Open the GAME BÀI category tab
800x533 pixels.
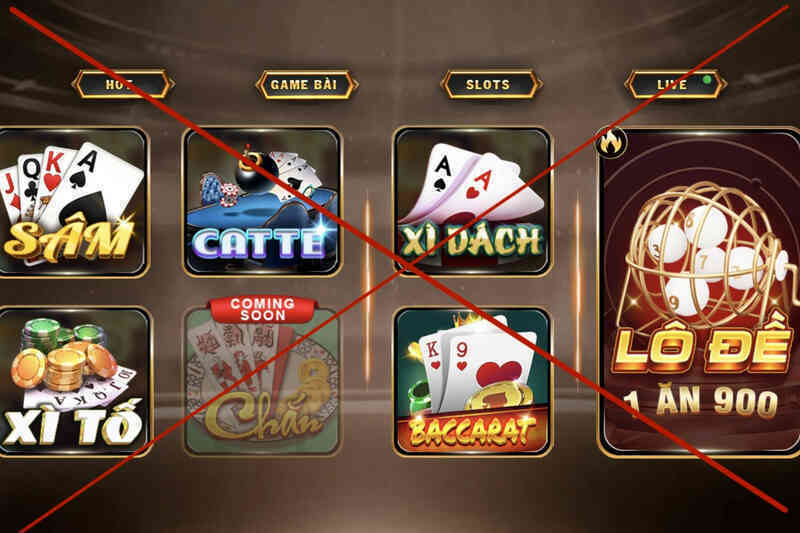point(306,85)
